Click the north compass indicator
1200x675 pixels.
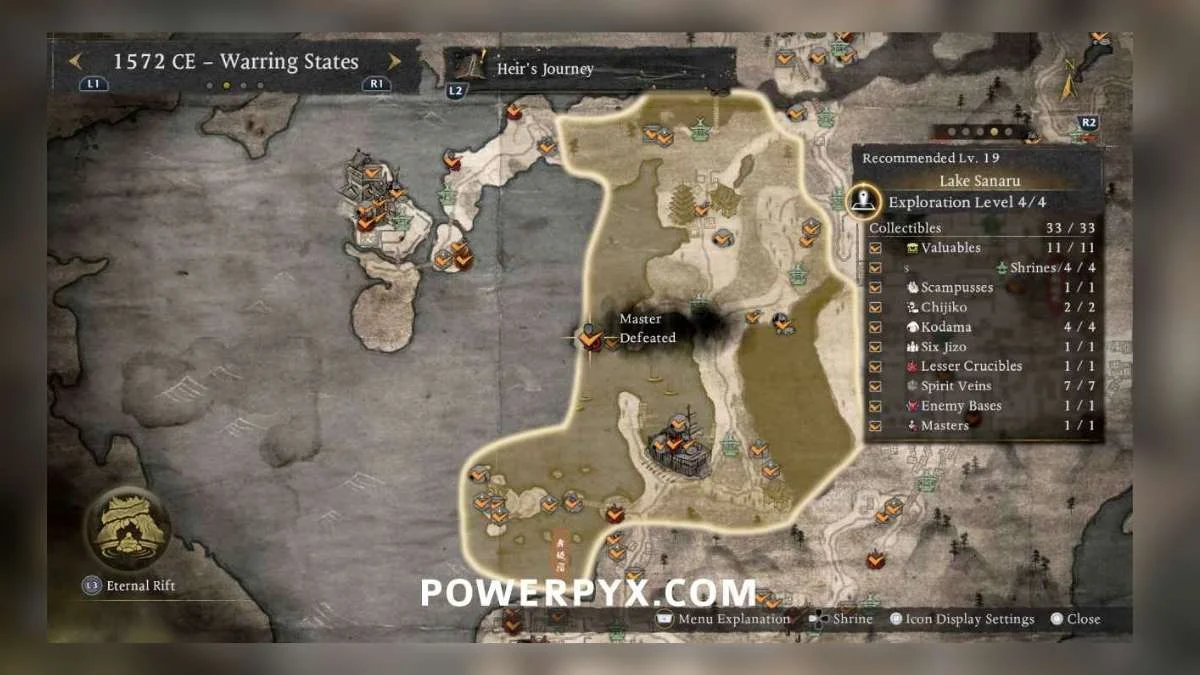coord(1070,77)
